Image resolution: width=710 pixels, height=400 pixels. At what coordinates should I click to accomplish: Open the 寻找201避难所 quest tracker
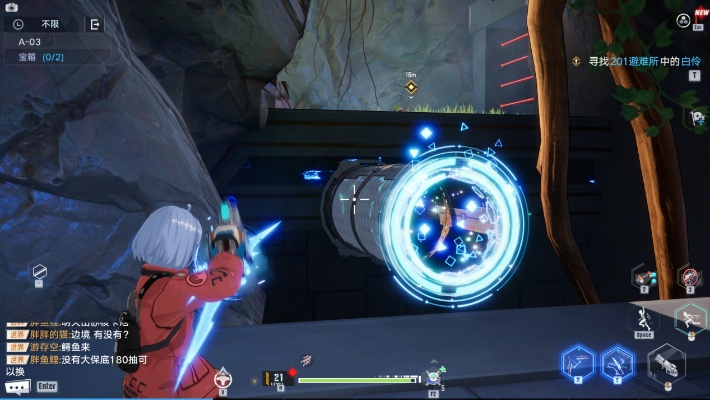pos(636,61)
